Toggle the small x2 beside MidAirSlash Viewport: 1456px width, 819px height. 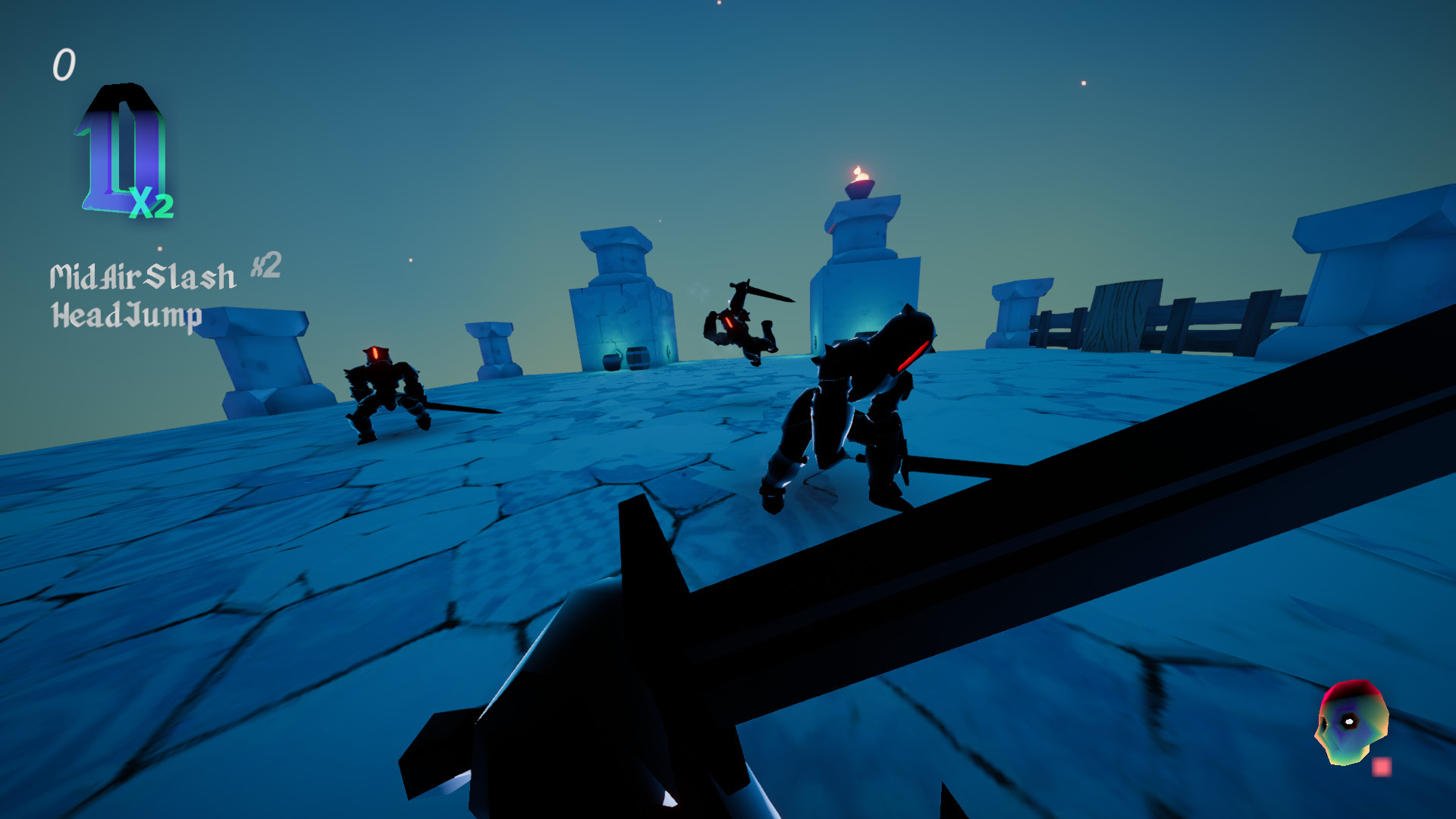[265, 267]
